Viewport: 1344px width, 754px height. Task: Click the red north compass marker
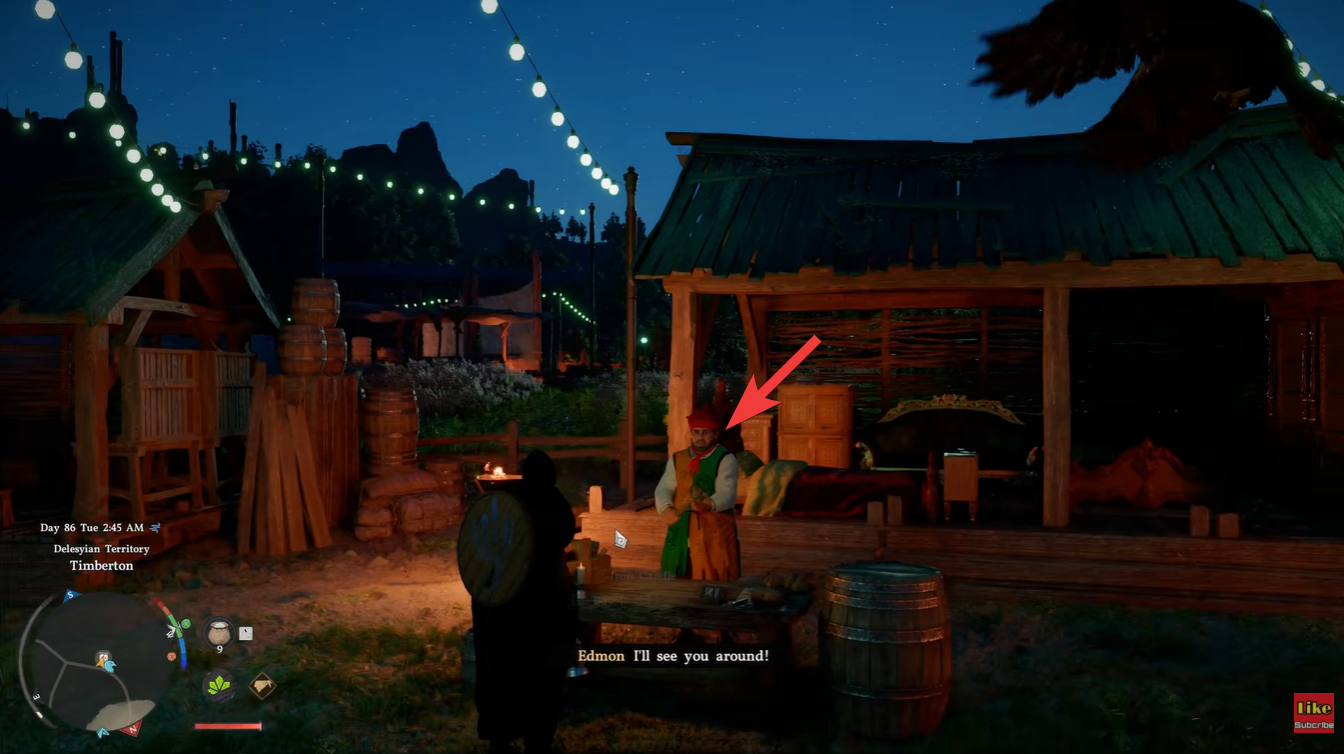click(x=131, y=728)
